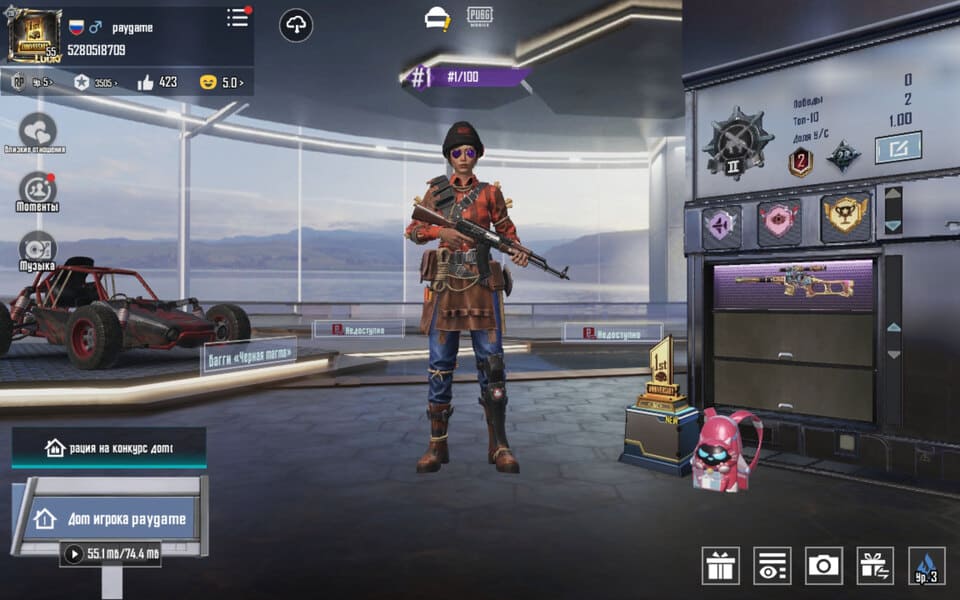Open the gift box icon
This screenshot has height=600, width=960.
720,566
